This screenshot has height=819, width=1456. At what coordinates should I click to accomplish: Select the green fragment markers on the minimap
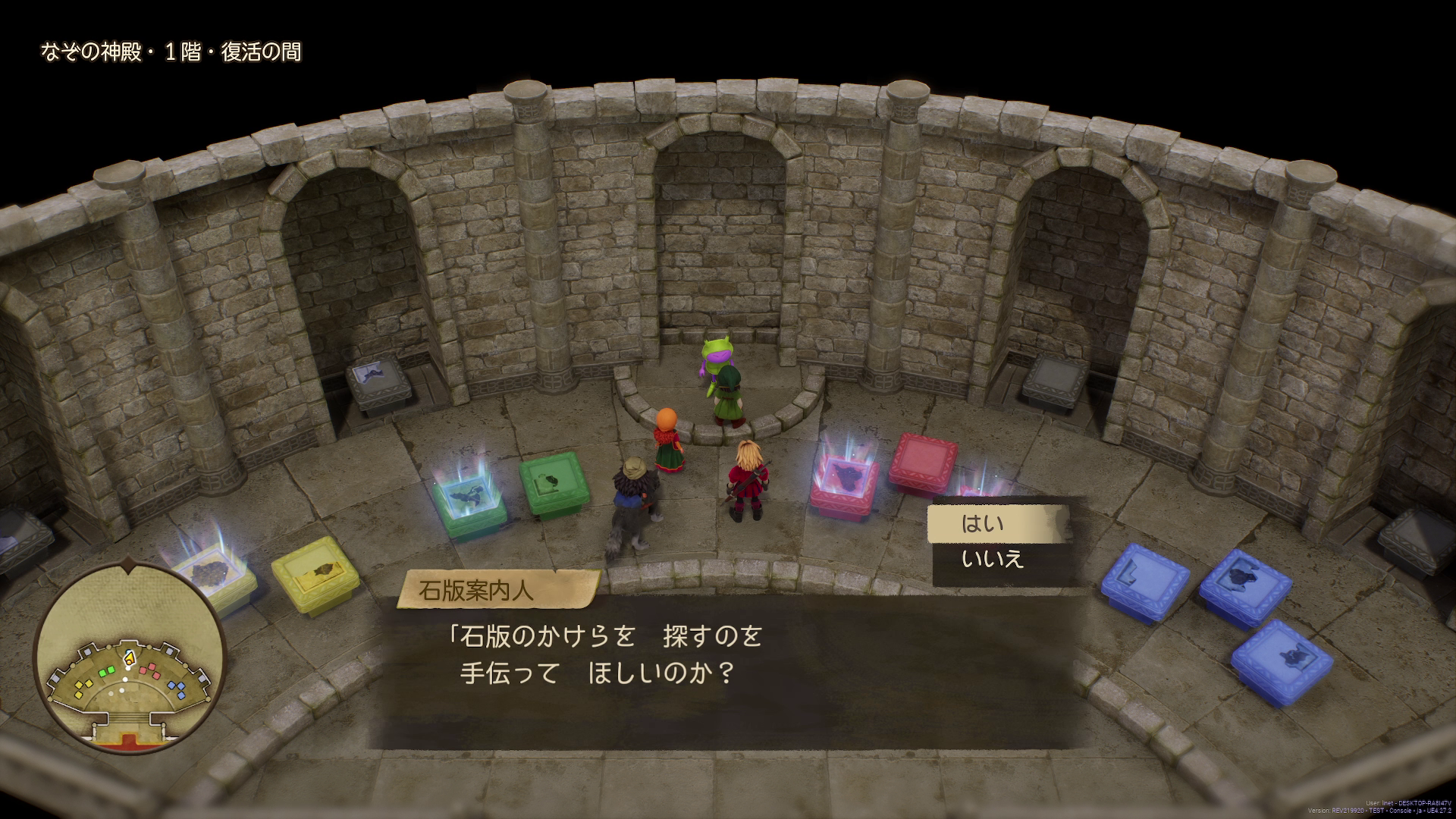(x=107, y=673)
